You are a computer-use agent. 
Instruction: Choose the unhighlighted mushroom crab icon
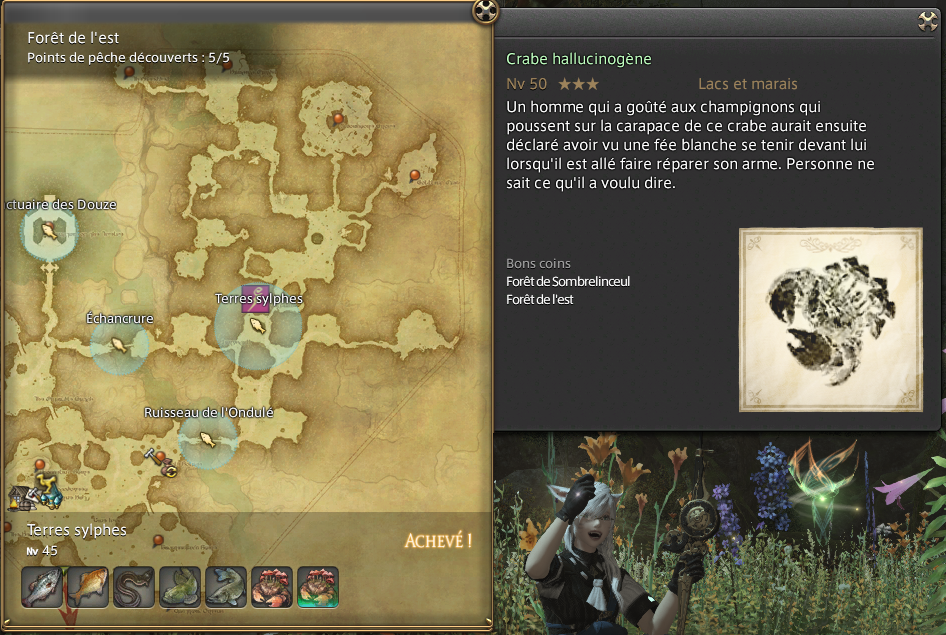271,587
